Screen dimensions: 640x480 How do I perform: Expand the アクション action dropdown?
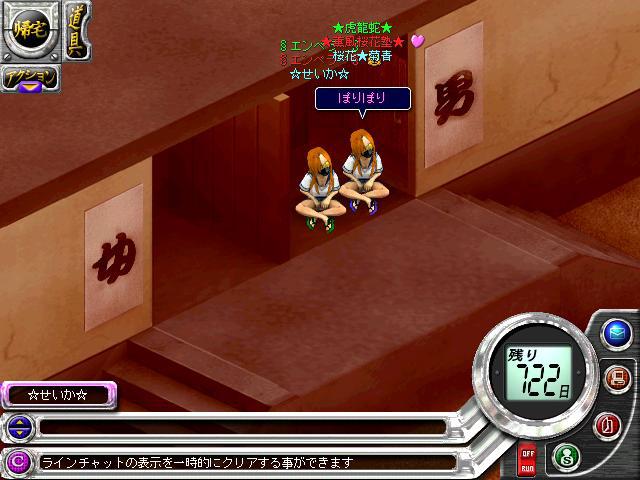[x=29, y=80]
